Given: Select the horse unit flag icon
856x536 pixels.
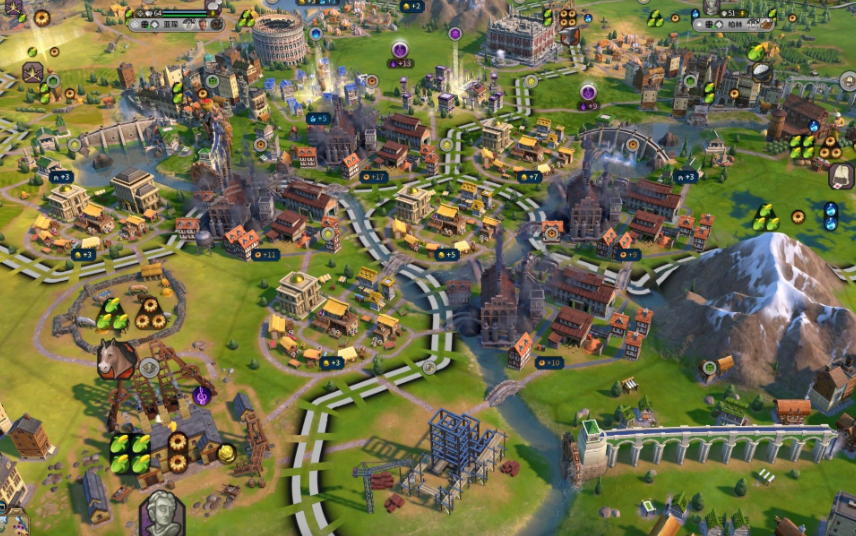Looking at the screenshot, I should [115, 358].
